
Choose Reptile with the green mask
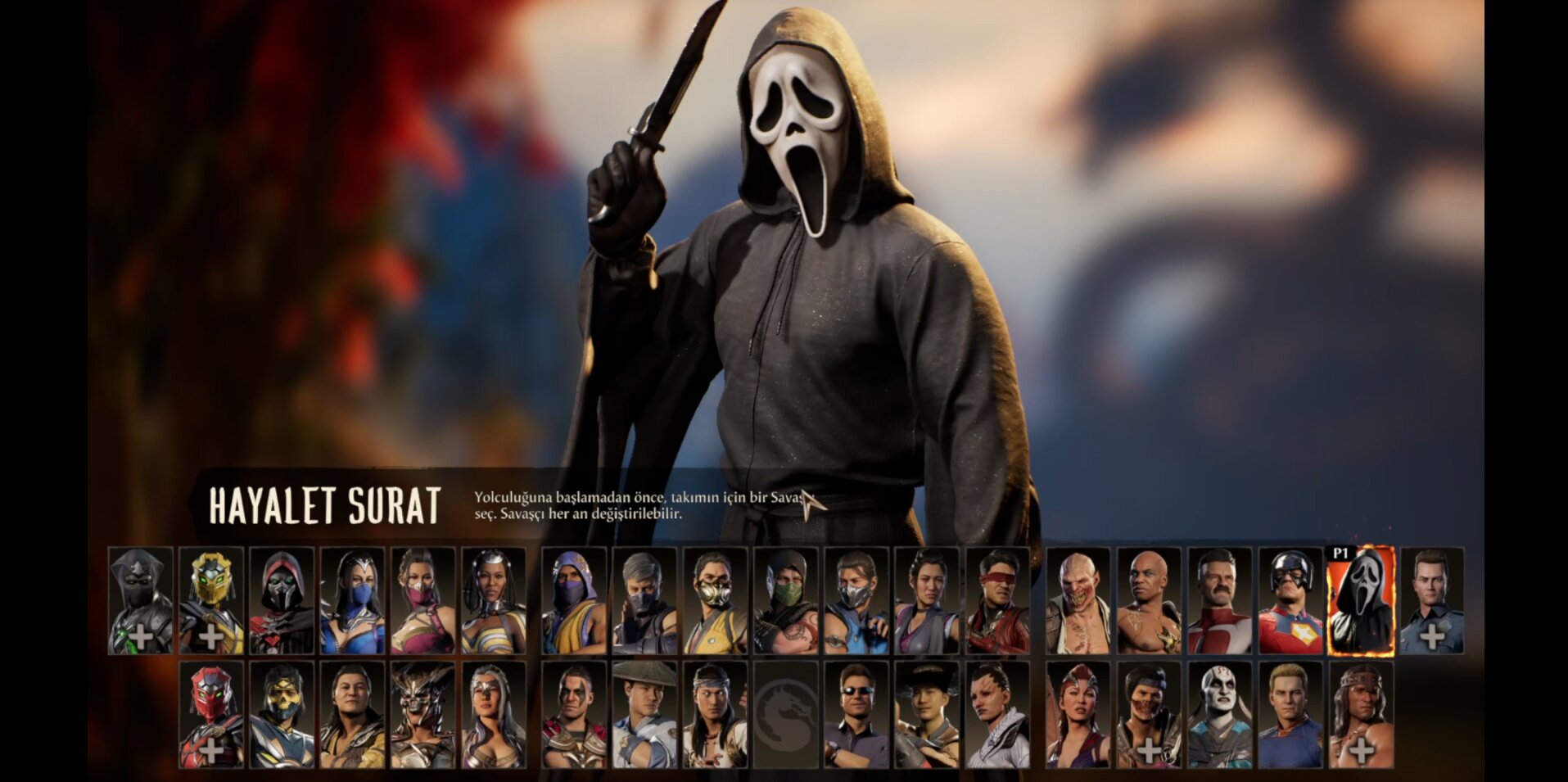[784, 601]
